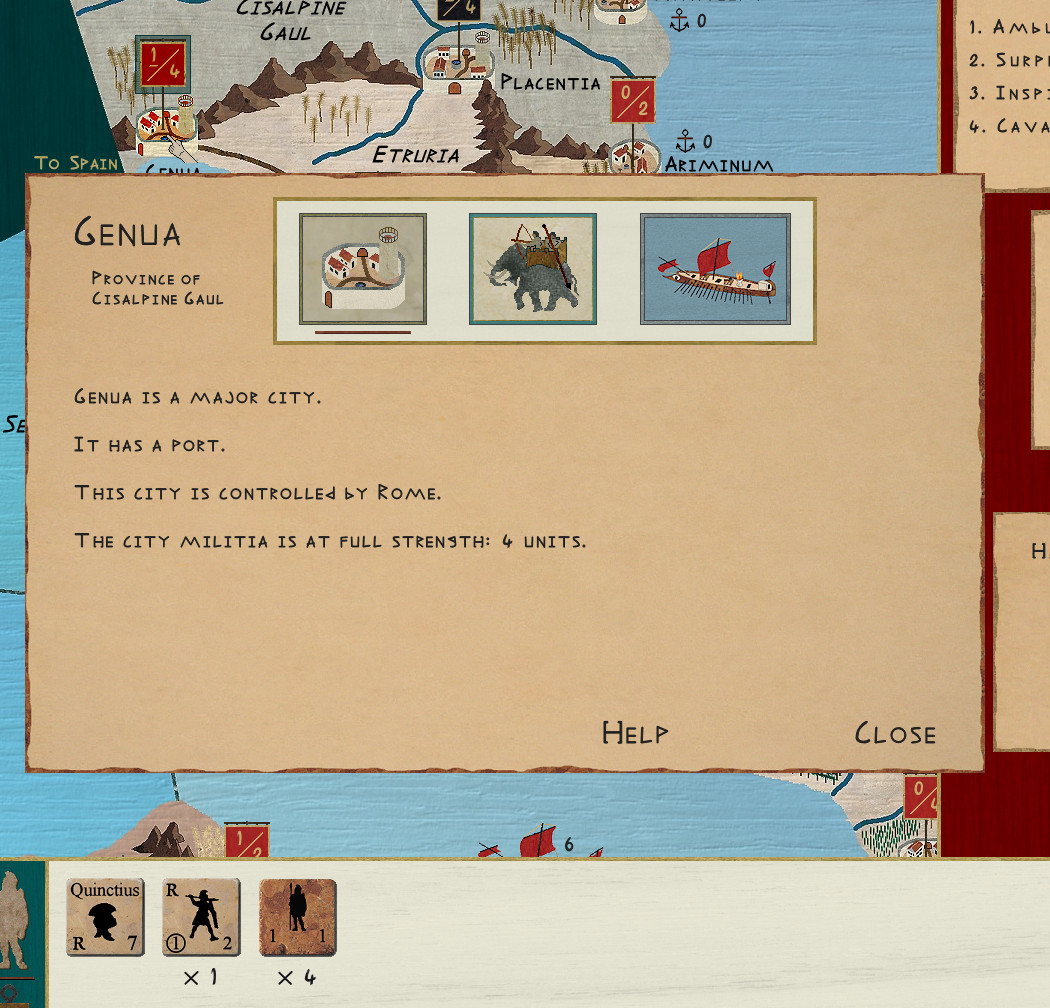The width and height of the screenshot is (1050, 1008).
Task: Click the Placentia city marker
Action: click(457, 67)
